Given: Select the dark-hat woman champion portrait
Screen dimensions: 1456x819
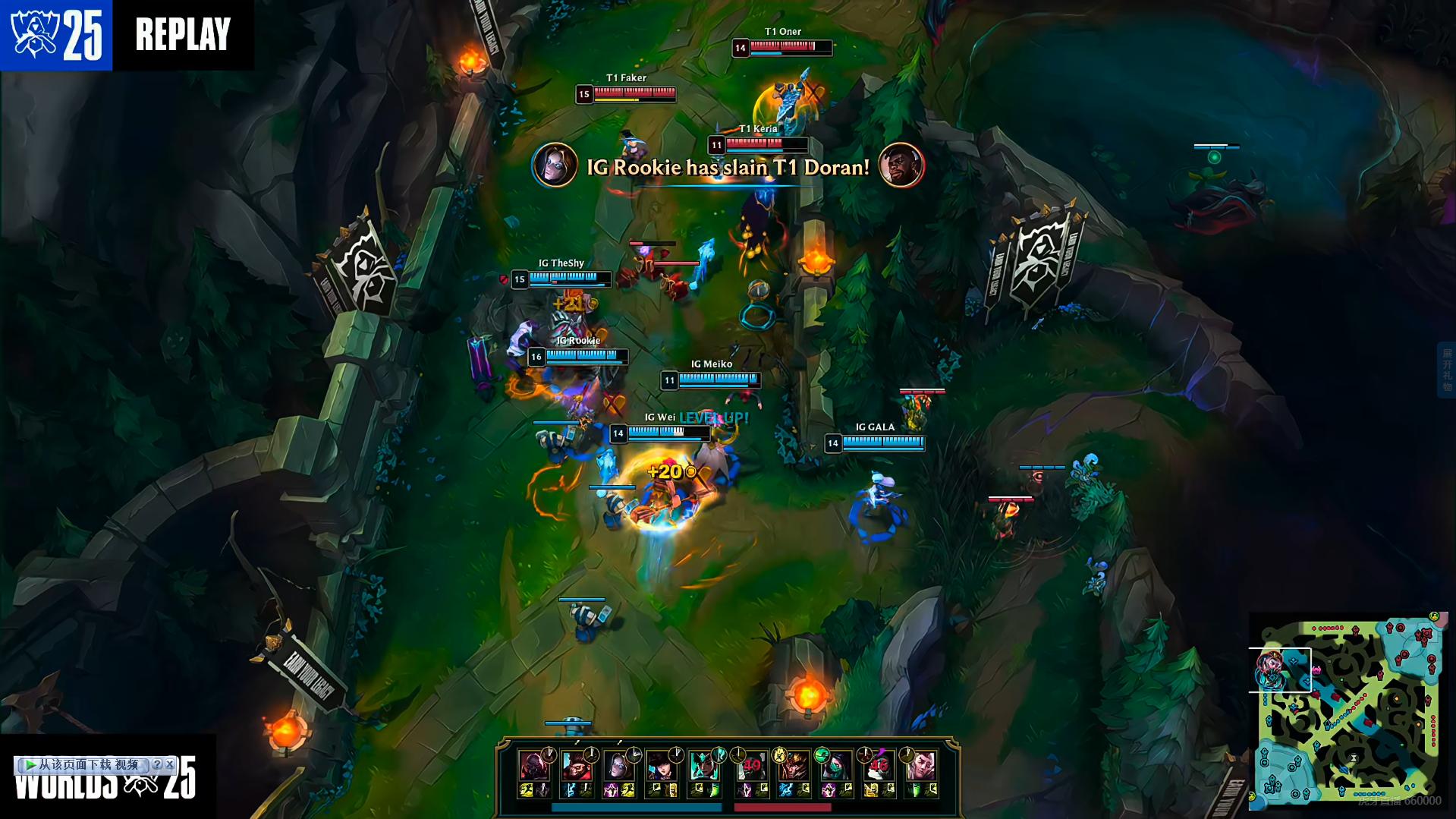Looking at the screenshot, I should (660, 767).
